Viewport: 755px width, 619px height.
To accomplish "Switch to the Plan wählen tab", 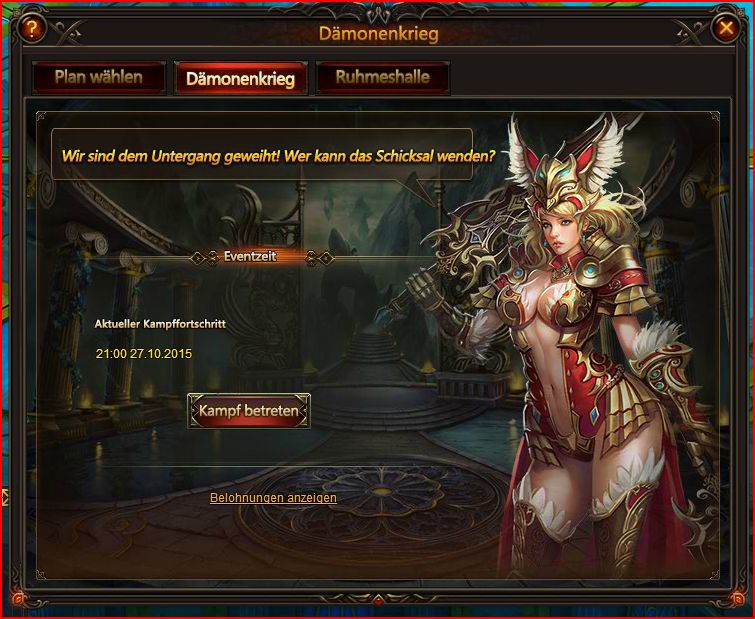I will point(98,78).
